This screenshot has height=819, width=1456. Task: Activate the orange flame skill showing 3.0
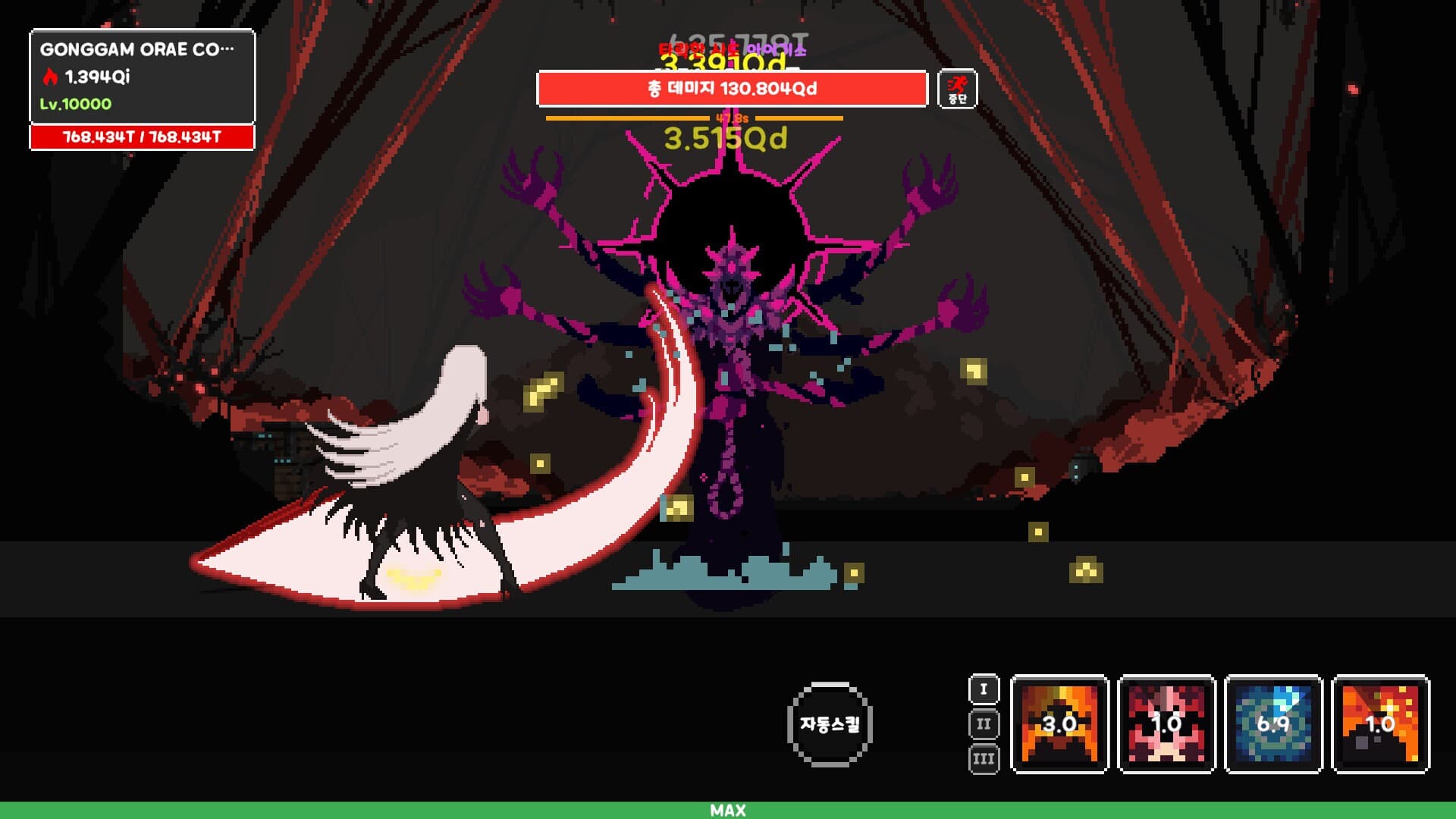1060,724
